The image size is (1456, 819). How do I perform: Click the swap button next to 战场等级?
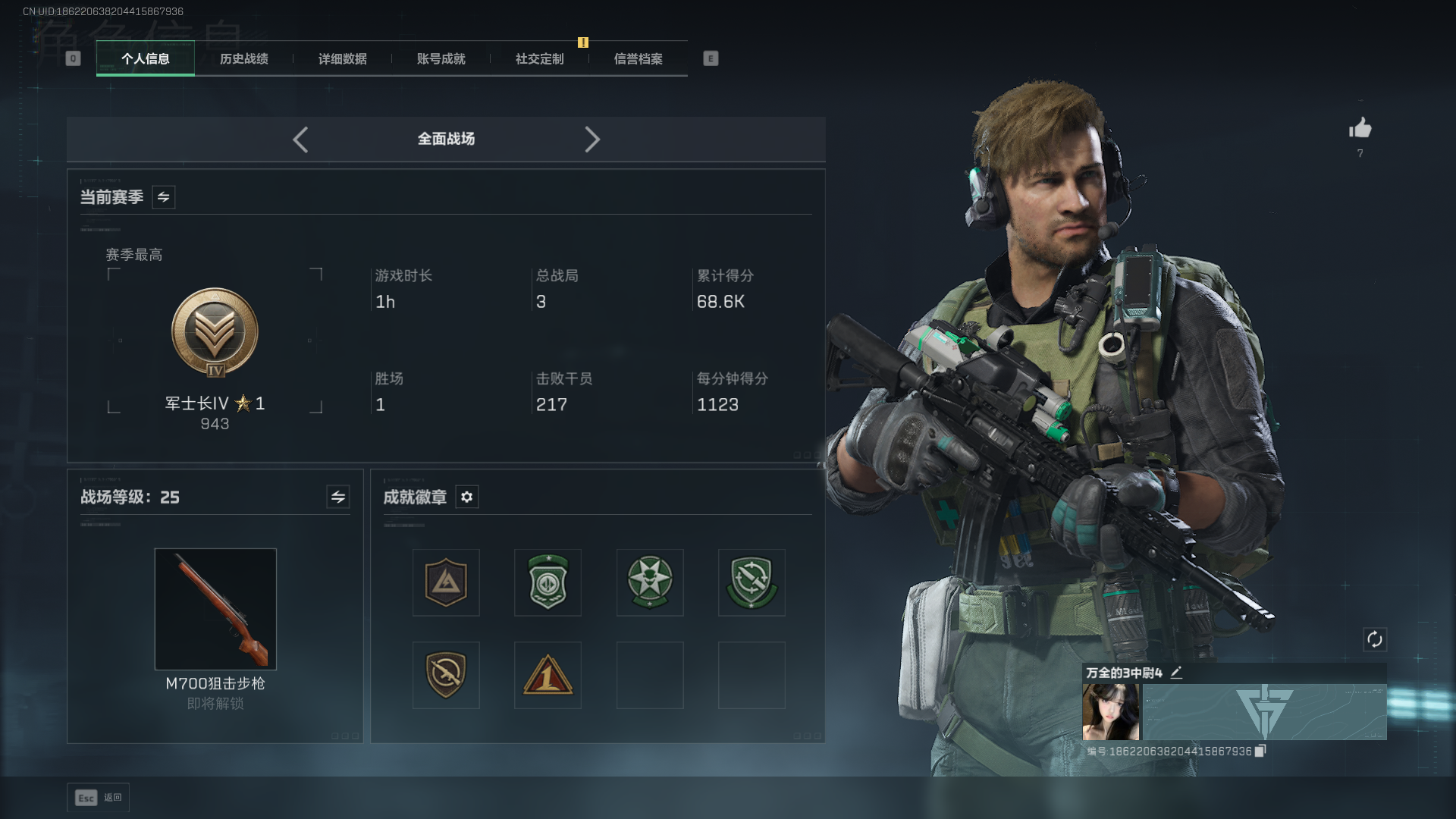(x=337, y=497)
